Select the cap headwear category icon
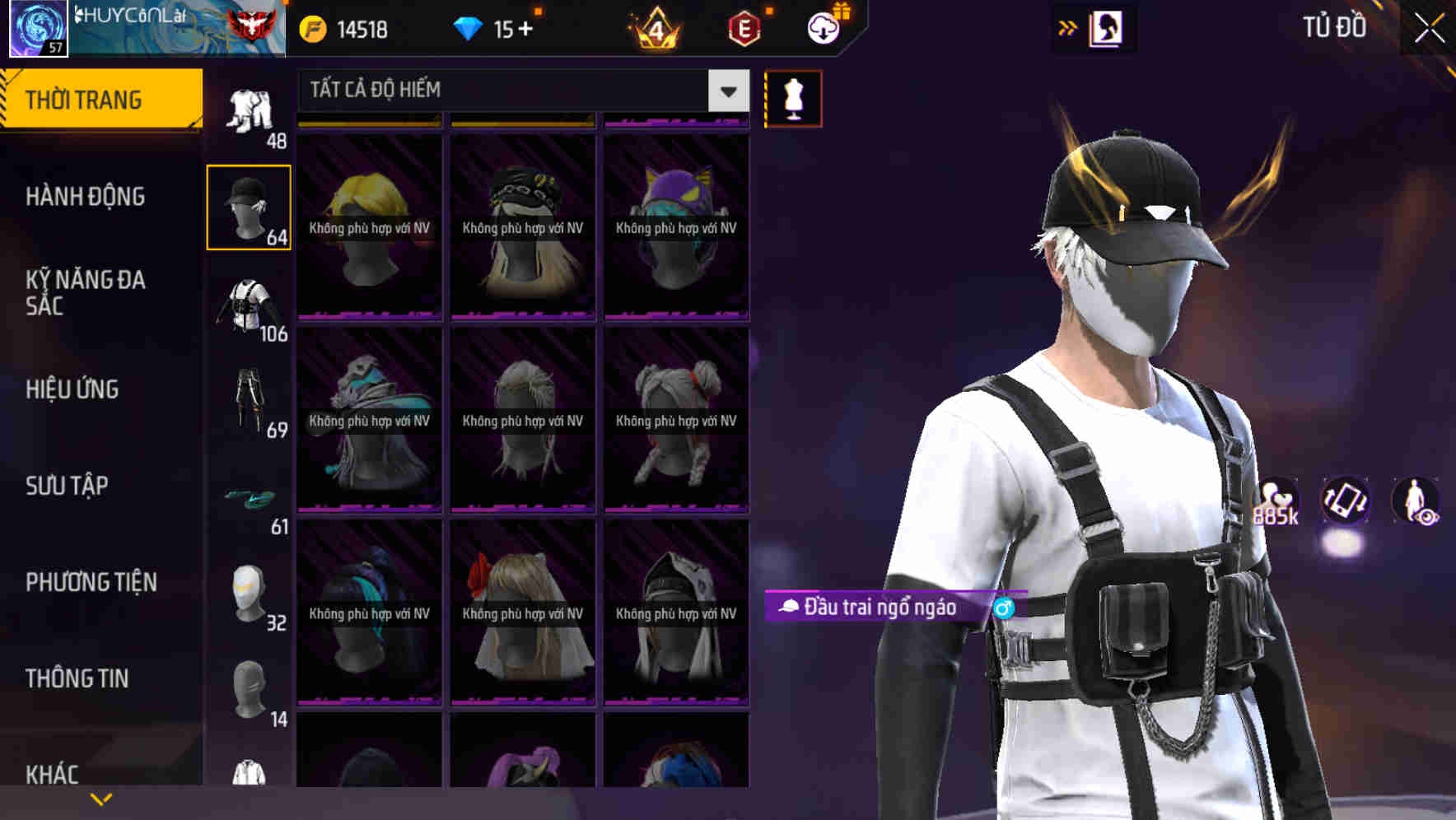Image resolution: width=1456 pixels, height=820 pixels. [x=248, y=207]
